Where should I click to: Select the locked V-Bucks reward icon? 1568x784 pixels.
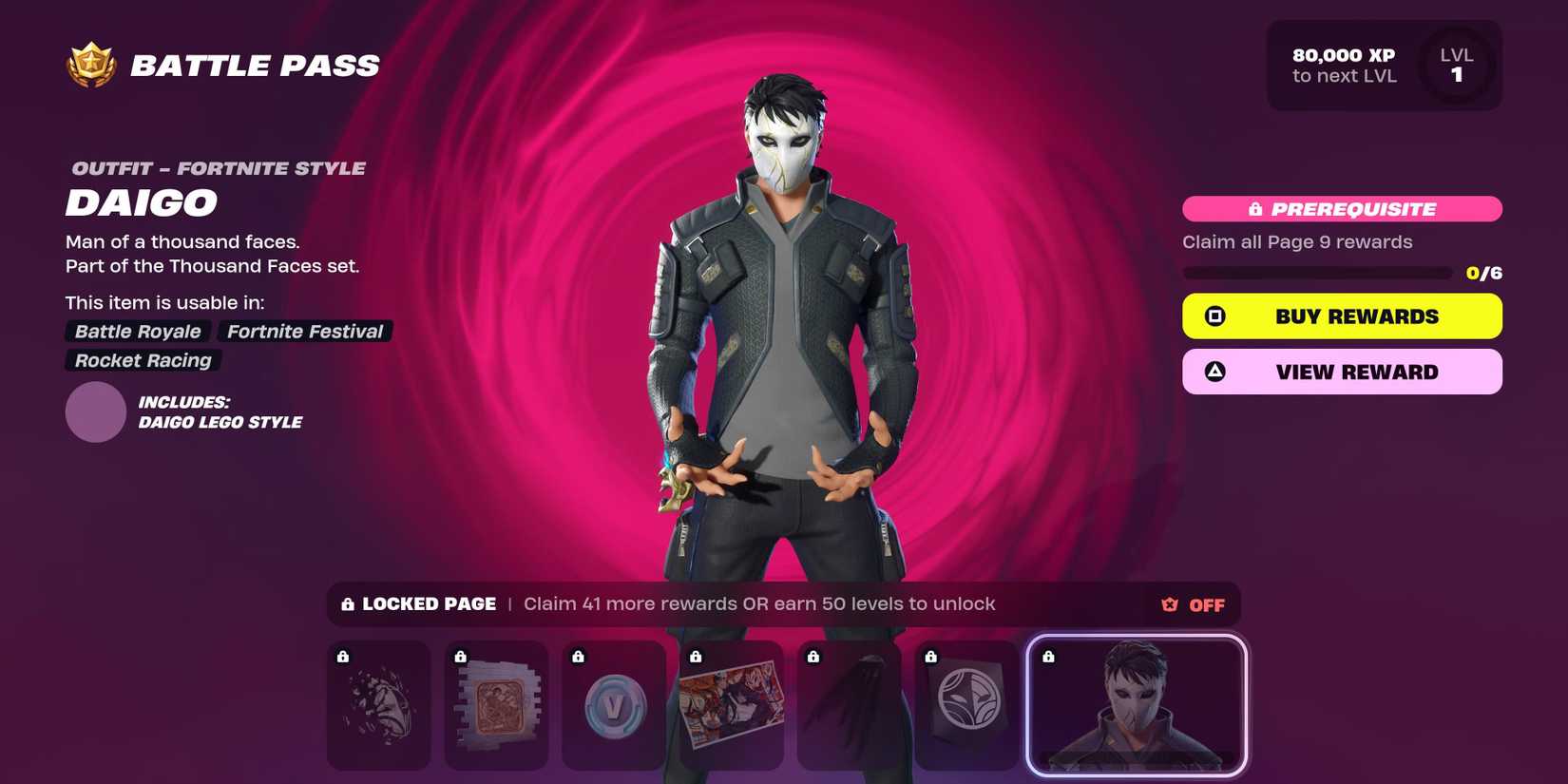613,705
